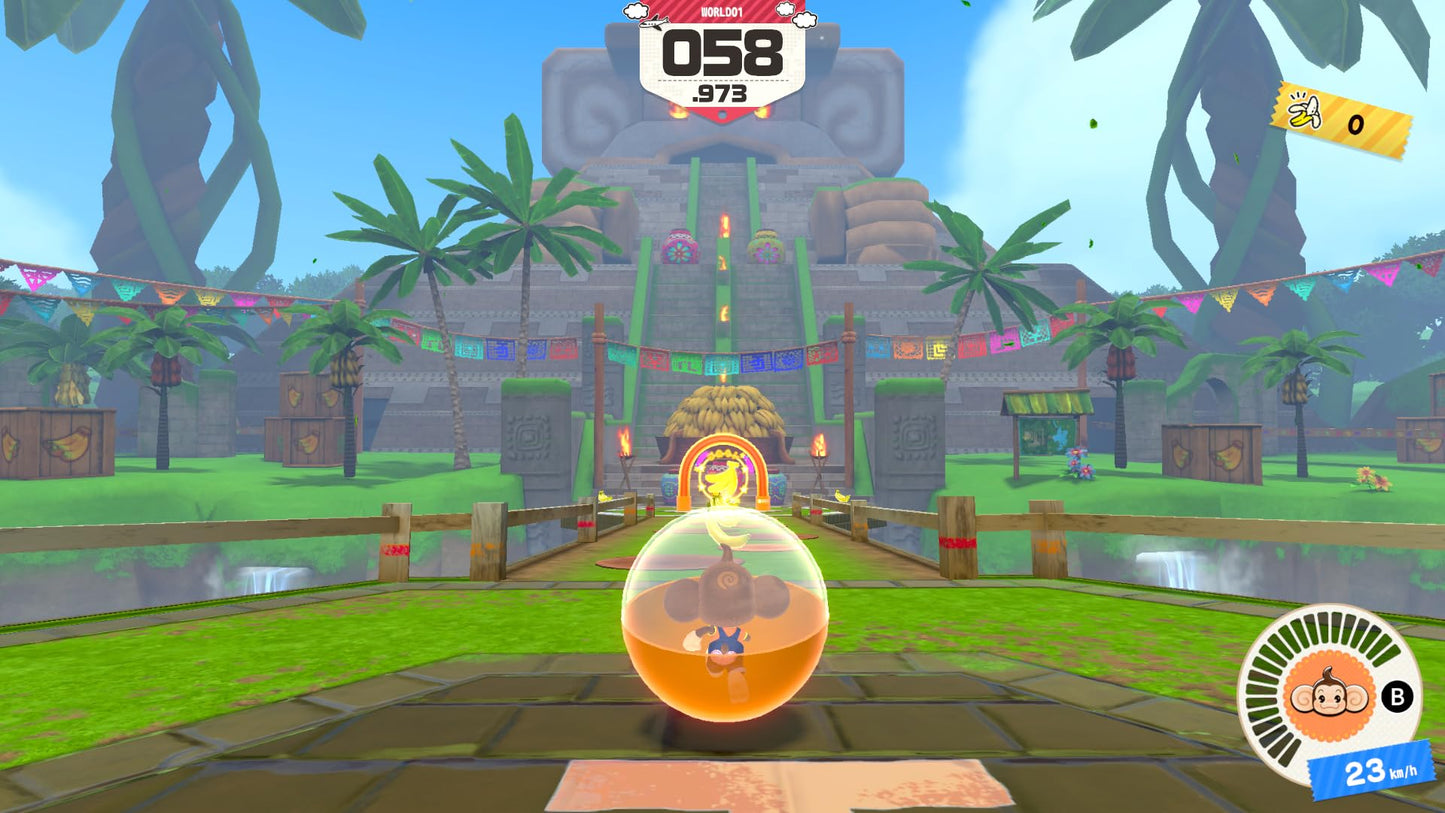
Task: Click the yellow butterfly near the goal gate
Action: [841, 497]
